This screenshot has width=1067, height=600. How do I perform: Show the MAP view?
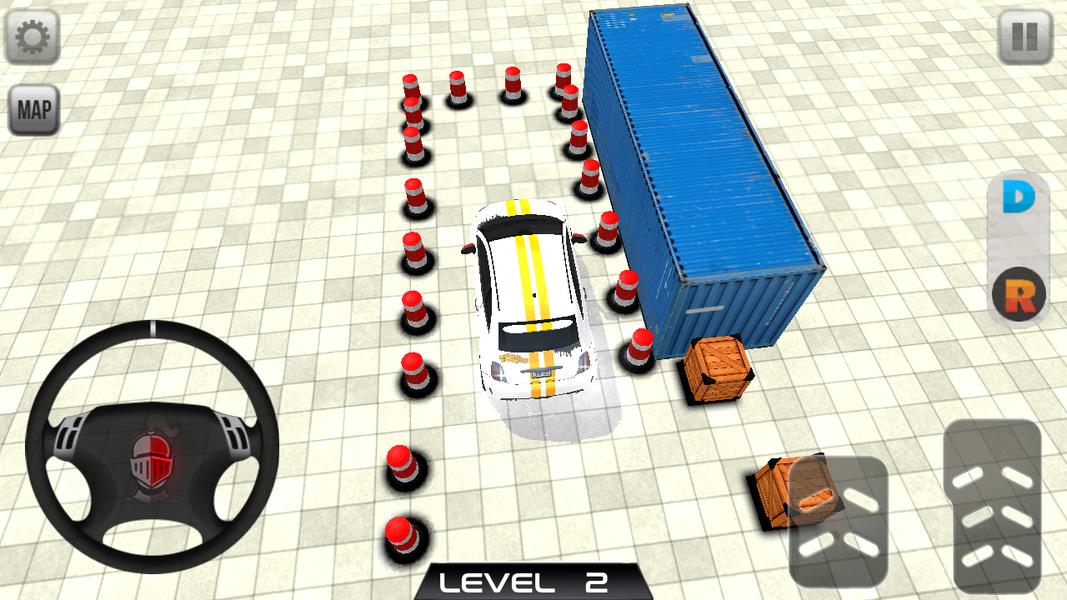(34, 110)
